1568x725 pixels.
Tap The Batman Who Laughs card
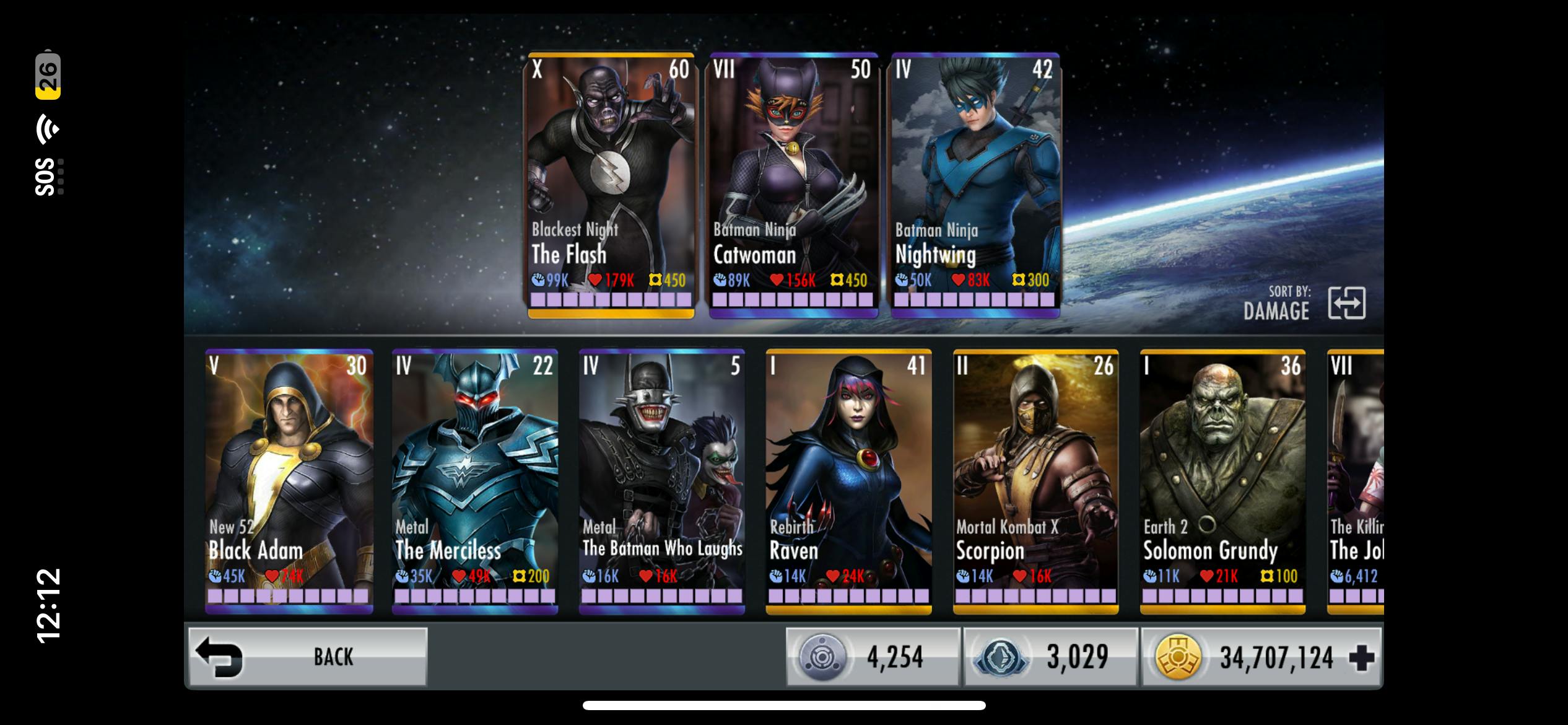point(662,481)
